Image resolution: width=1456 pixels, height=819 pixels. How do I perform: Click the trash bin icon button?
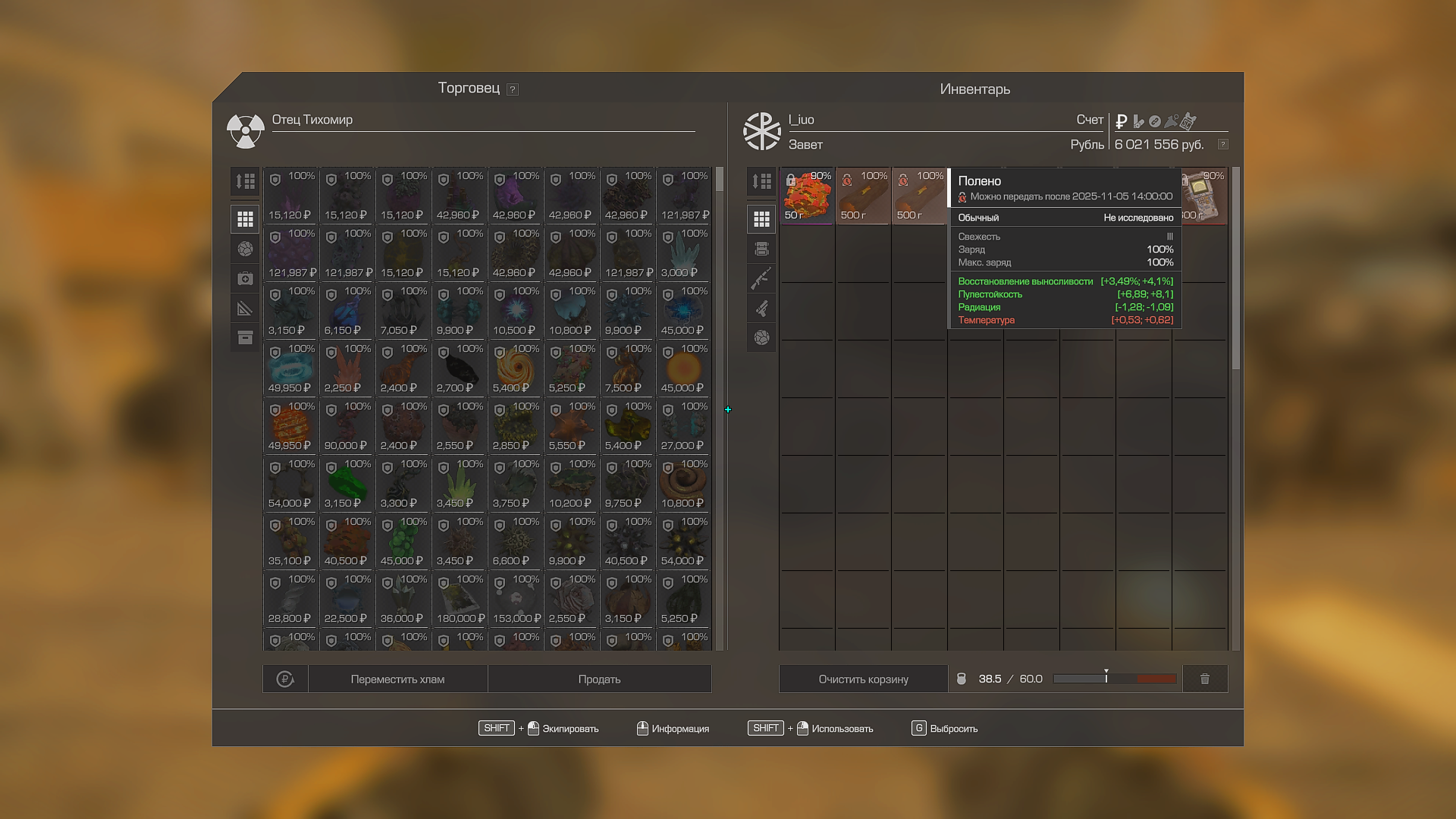[x=1204, y=679]
